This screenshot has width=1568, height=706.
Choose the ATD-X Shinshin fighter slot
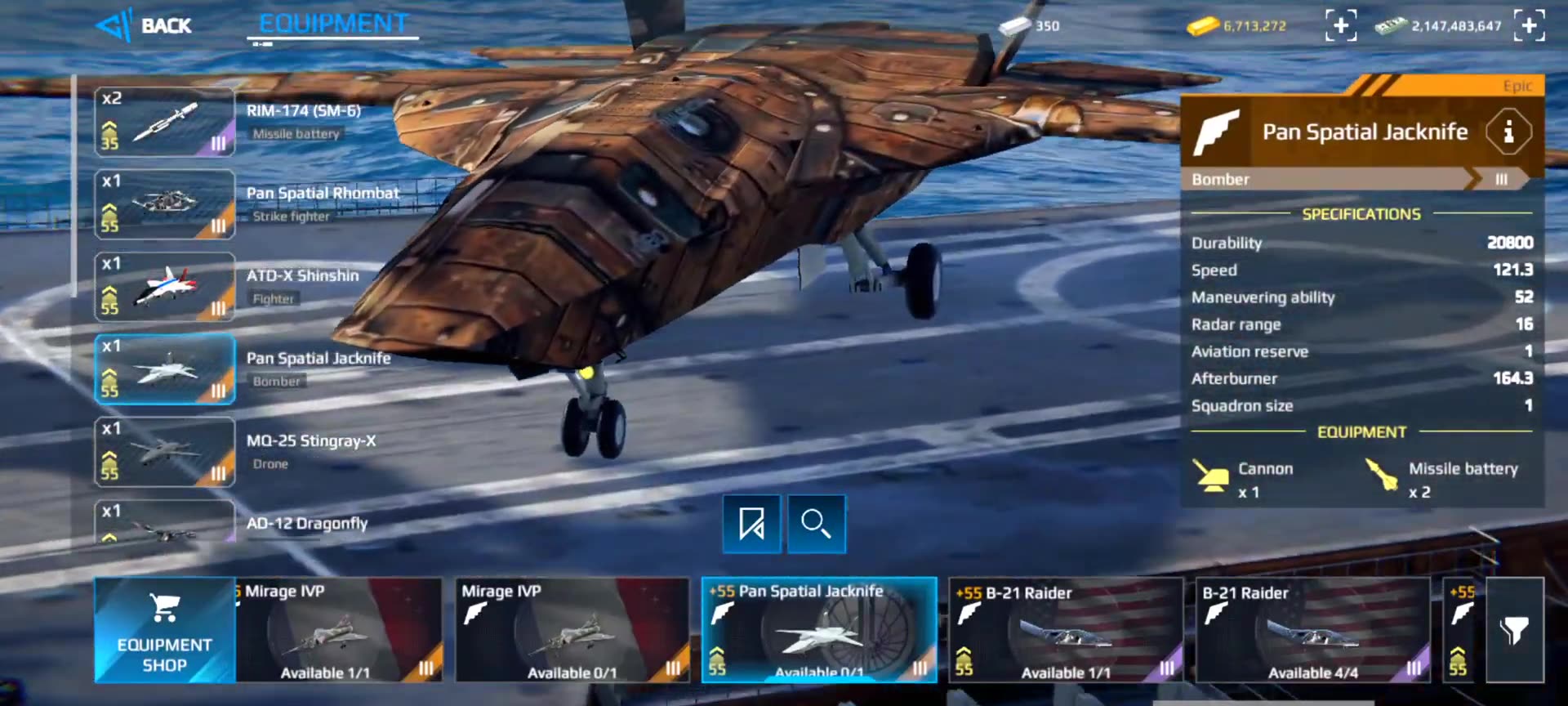pos(165,288)
